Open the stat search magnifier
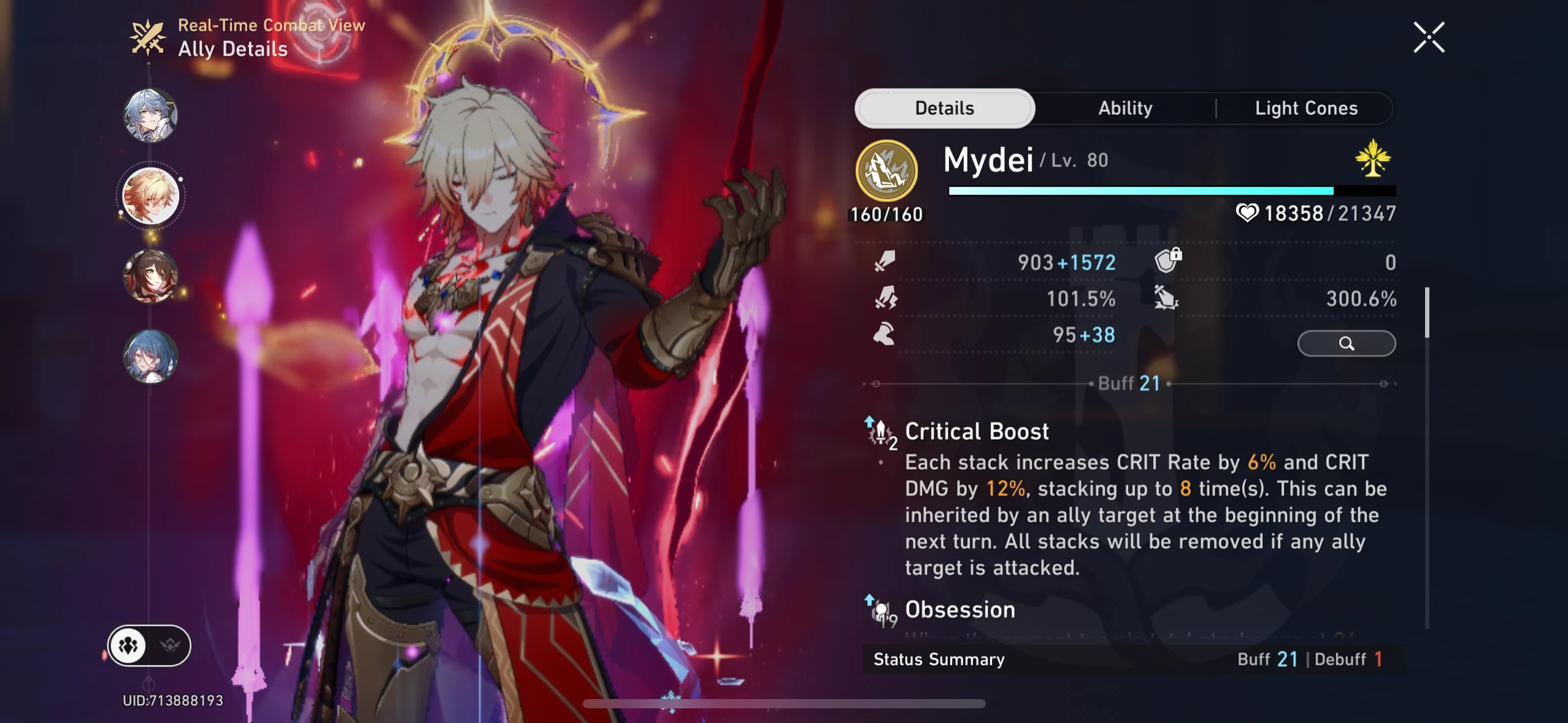The image size is (1568, 723). [x=1347, y=343]
